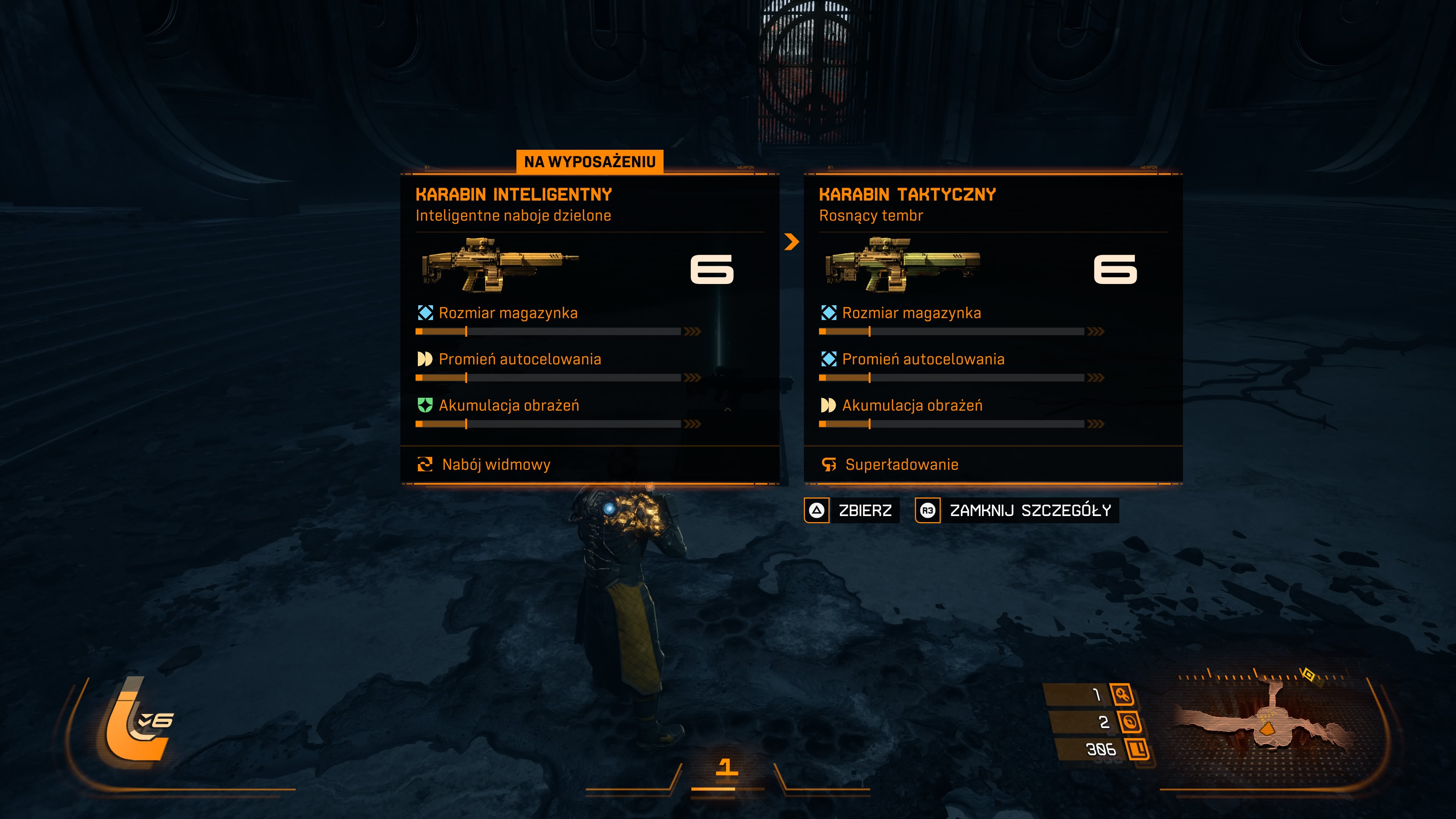
Task: Choose the Nabój widmowy alt-fire row
Action: tap(496, 464)
